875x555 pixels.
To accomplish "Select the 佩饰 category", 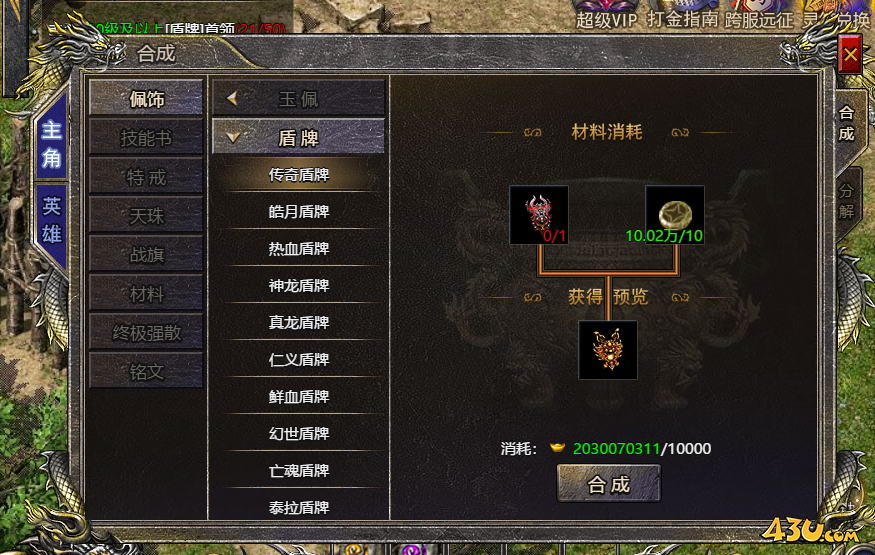I will tap(146, 99).
